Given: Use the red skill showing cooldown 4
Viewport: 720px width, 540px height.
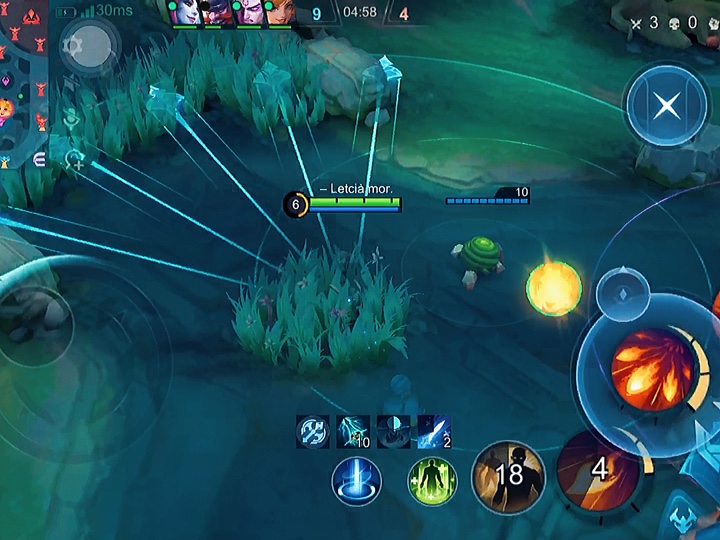Looking at the screenshot, I should pyautogui.click(x=598, y=470).
